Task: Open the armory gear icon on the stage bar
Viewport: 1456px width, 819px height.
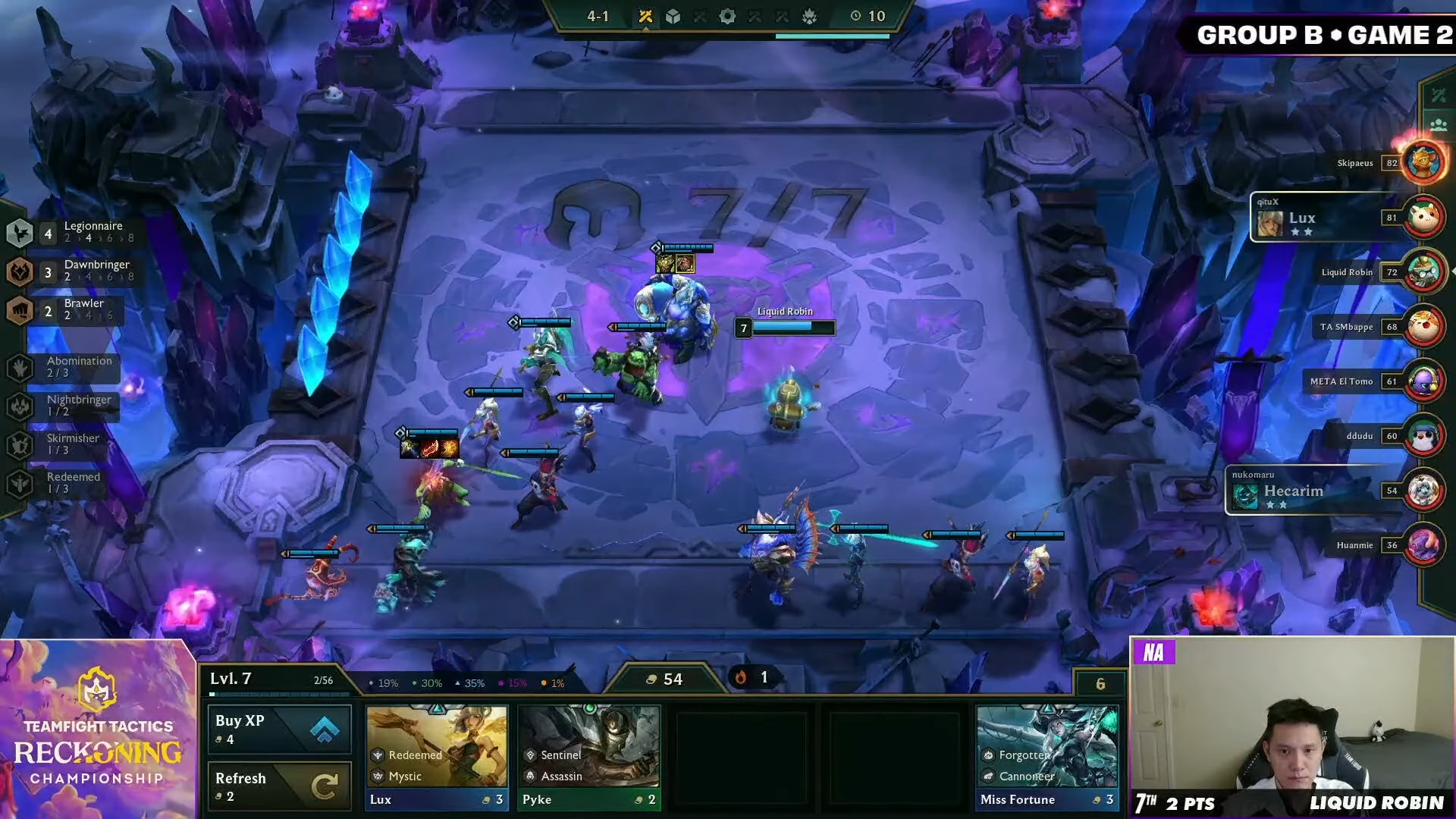Action: click(727, 15)
